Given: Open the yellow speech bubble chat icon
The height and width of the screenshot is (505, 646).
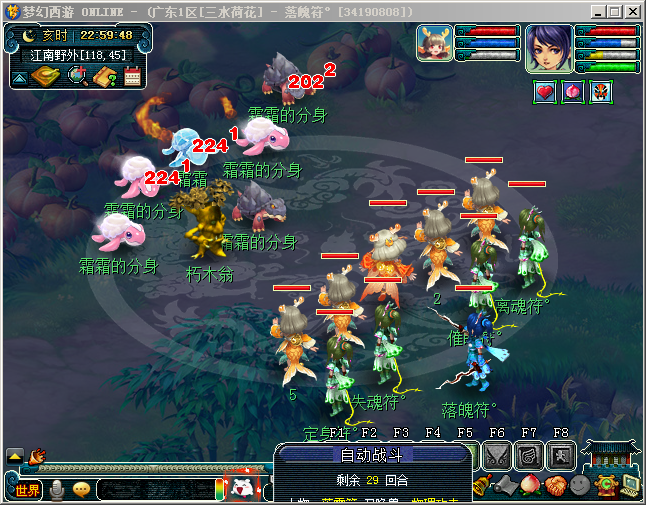Looking at the screenshot, I should 81,490.
